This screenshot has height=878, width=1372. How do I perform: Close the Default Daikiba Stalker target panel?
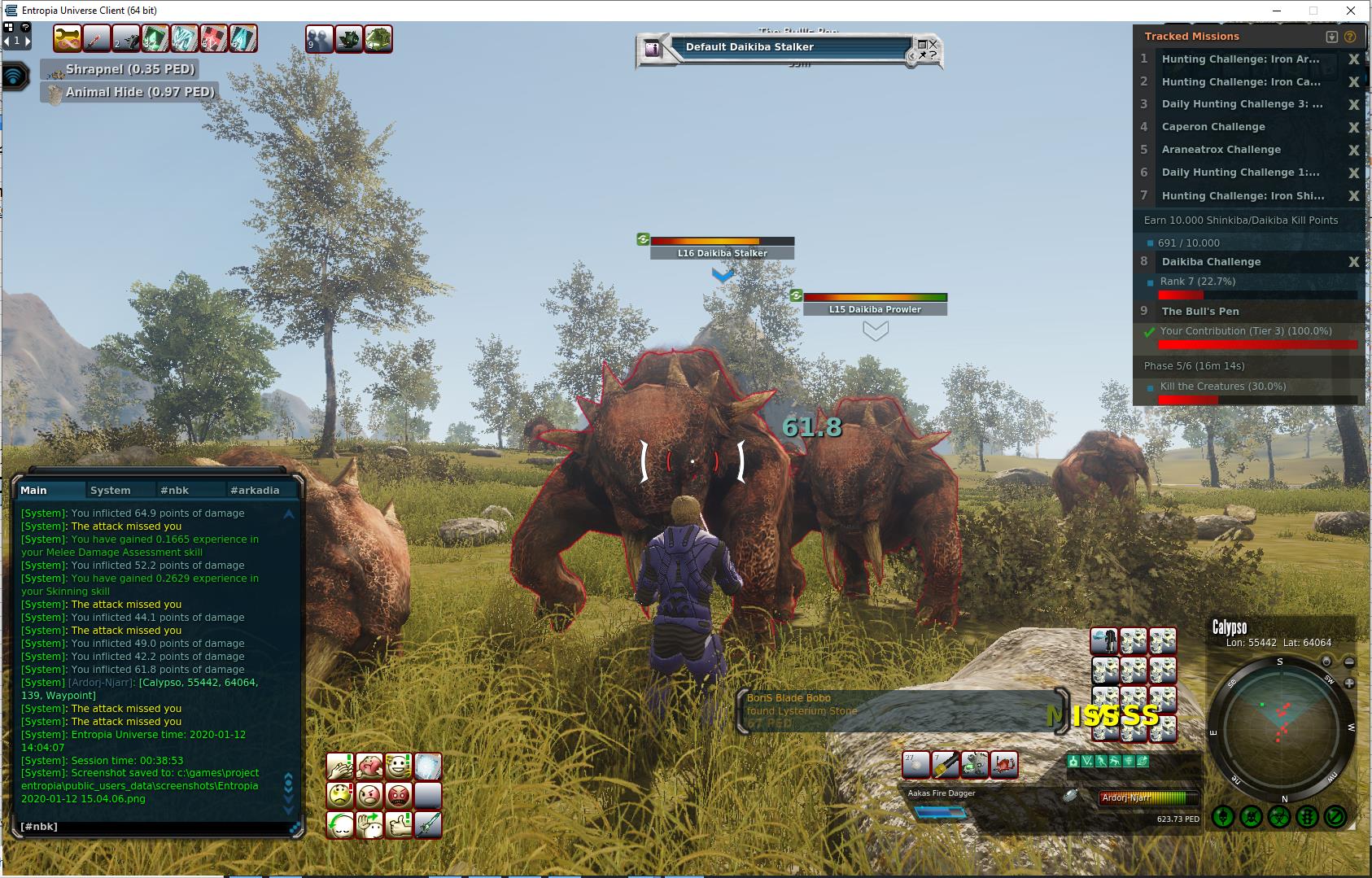pos(933,44)
